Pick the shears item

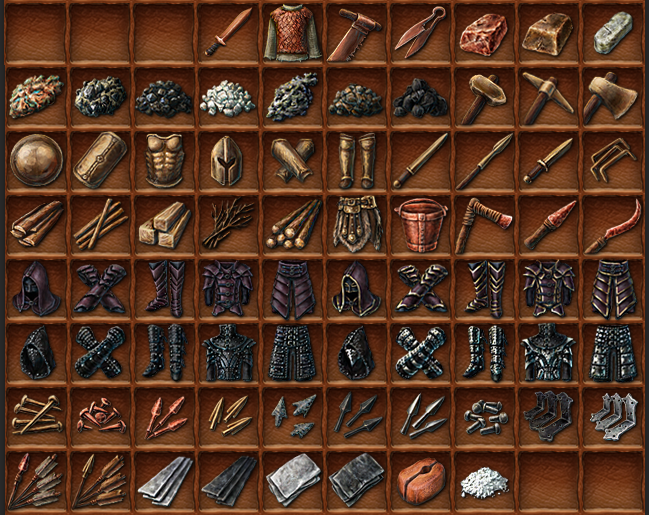[x=421, y=33]
